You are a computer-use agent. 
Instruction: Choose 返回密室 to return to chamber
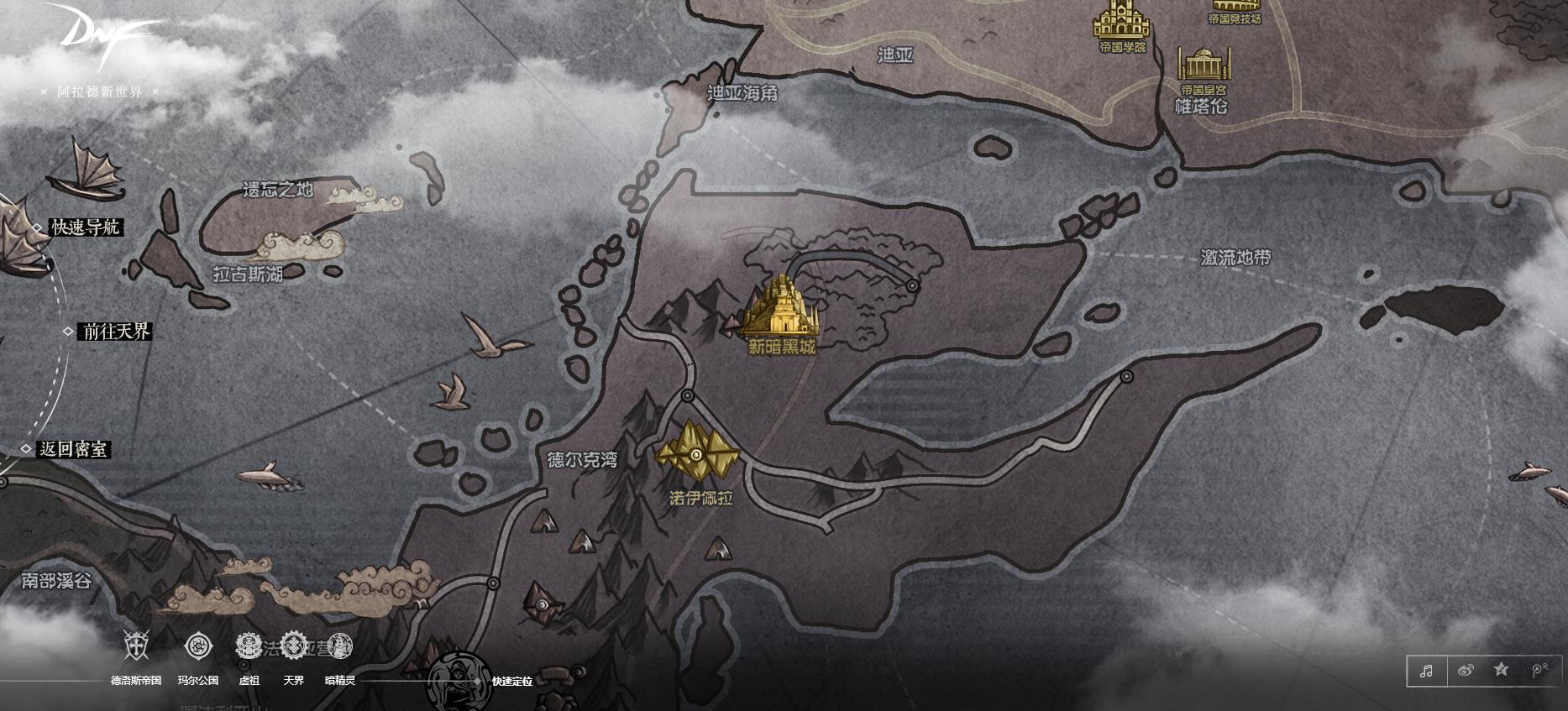[74, 449]
